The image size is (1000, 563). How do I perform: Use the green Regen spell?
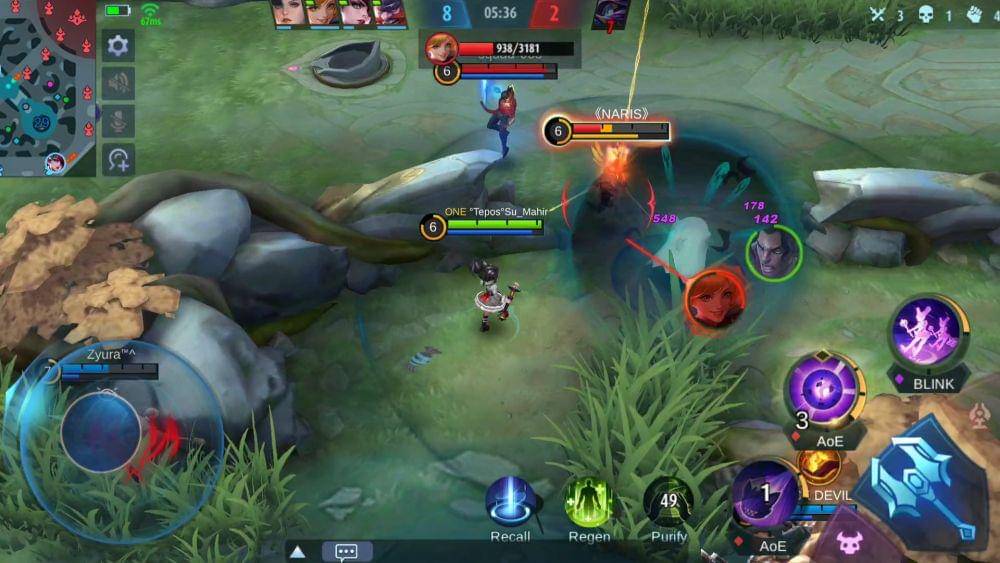pos(588,501)
